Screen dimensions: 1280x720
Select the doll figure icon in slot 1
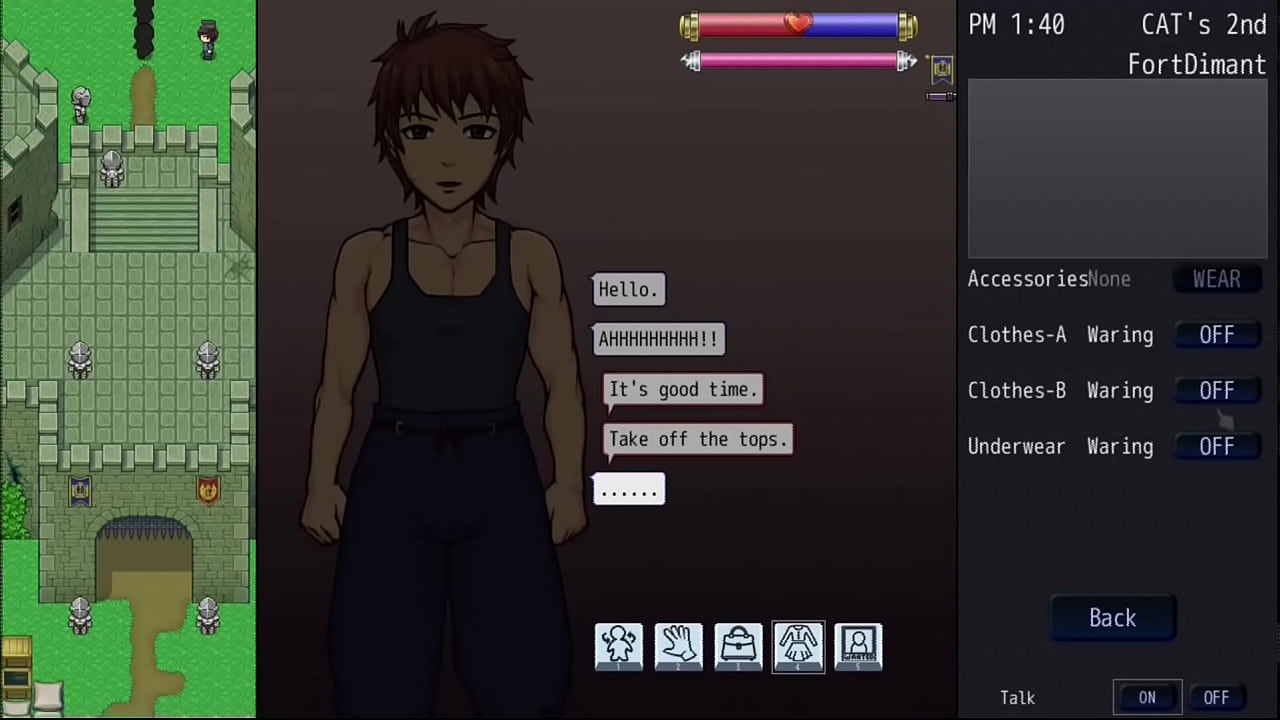coord(618,646)
